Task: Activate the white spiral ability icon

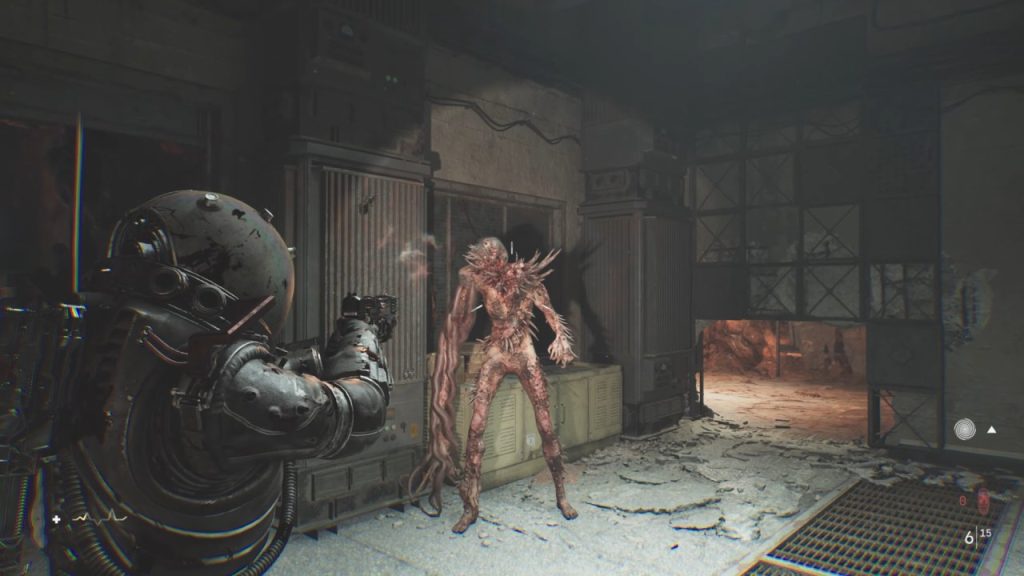Action: click(965, 429)
